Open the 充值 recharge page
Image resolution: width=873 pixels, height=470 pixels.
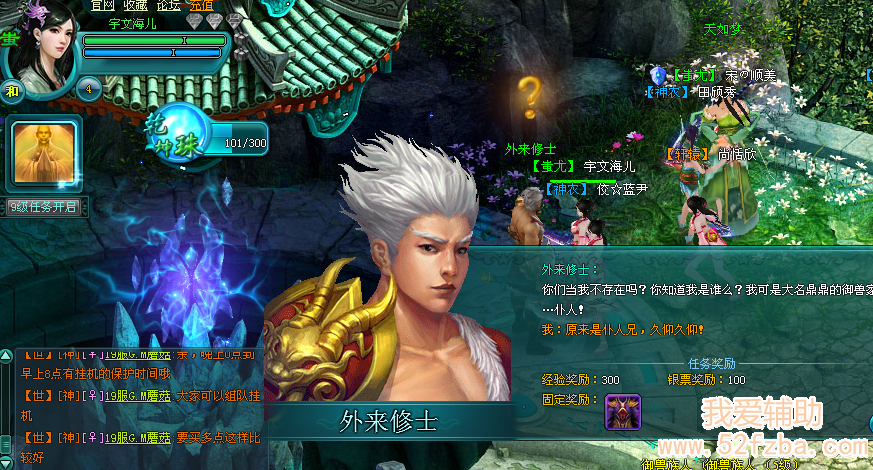coord(201,5)
